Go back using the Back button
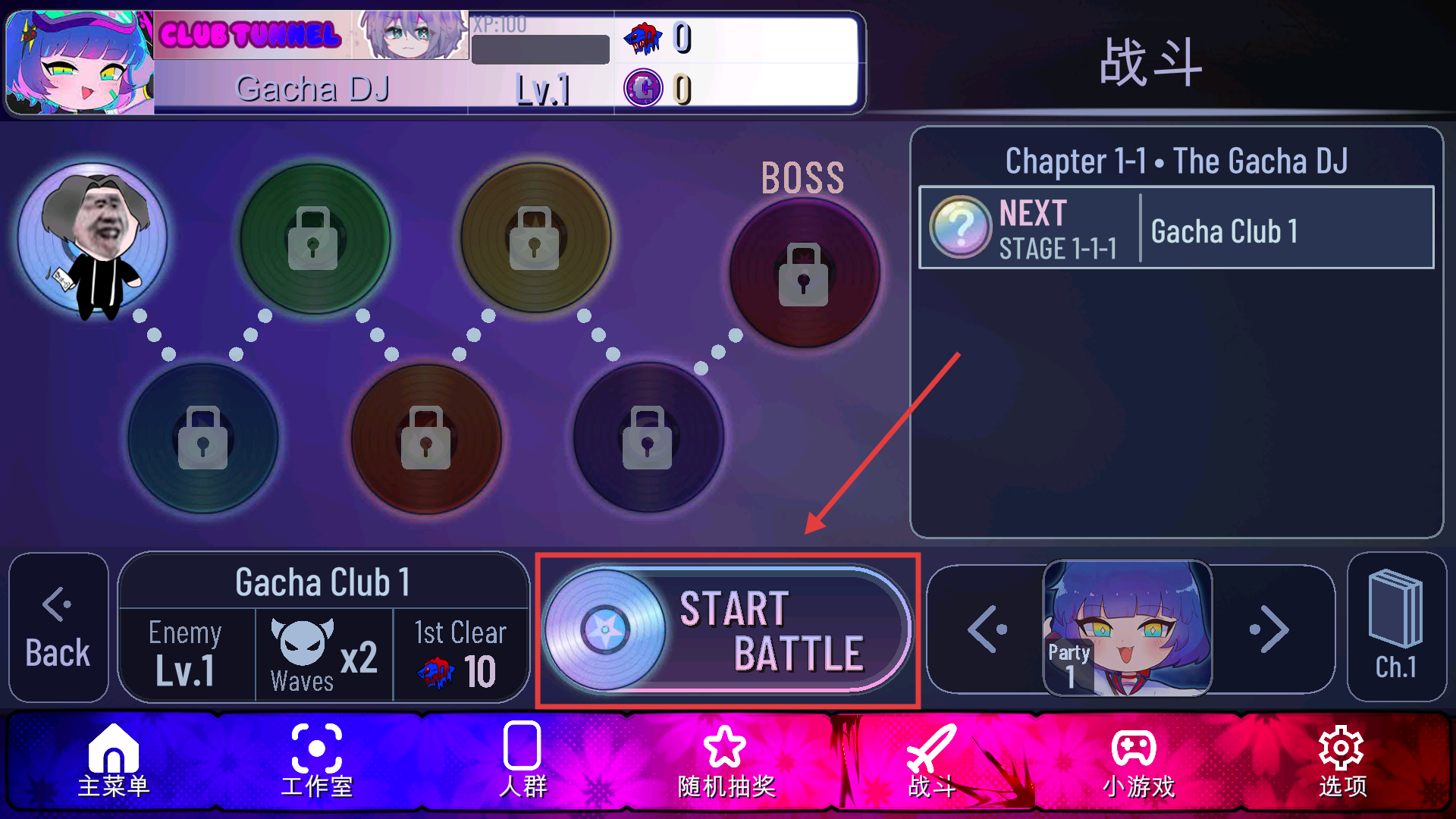 tap(58, 628)
